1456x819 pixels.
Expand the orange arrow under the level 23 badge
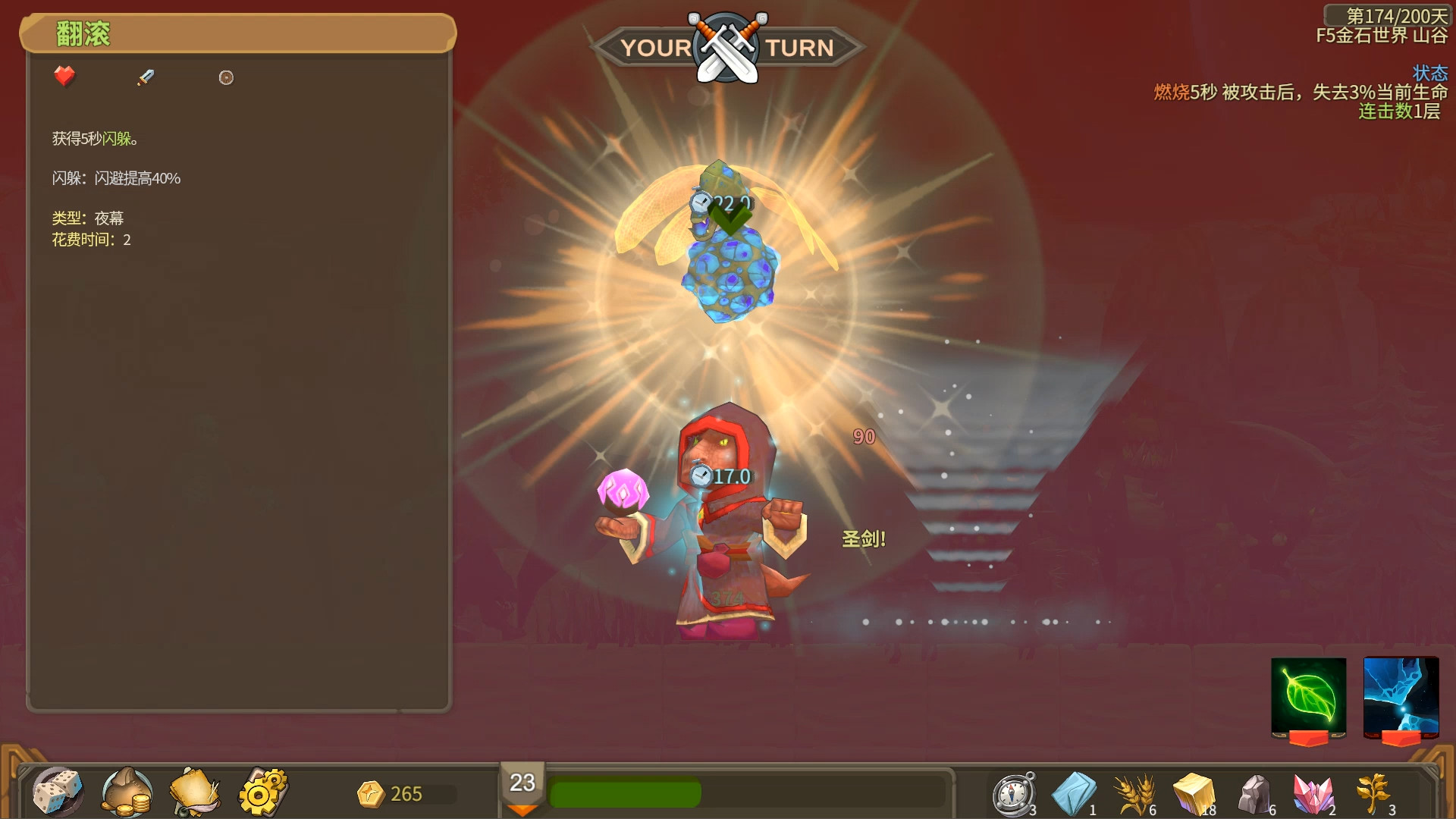click(523, 810)
